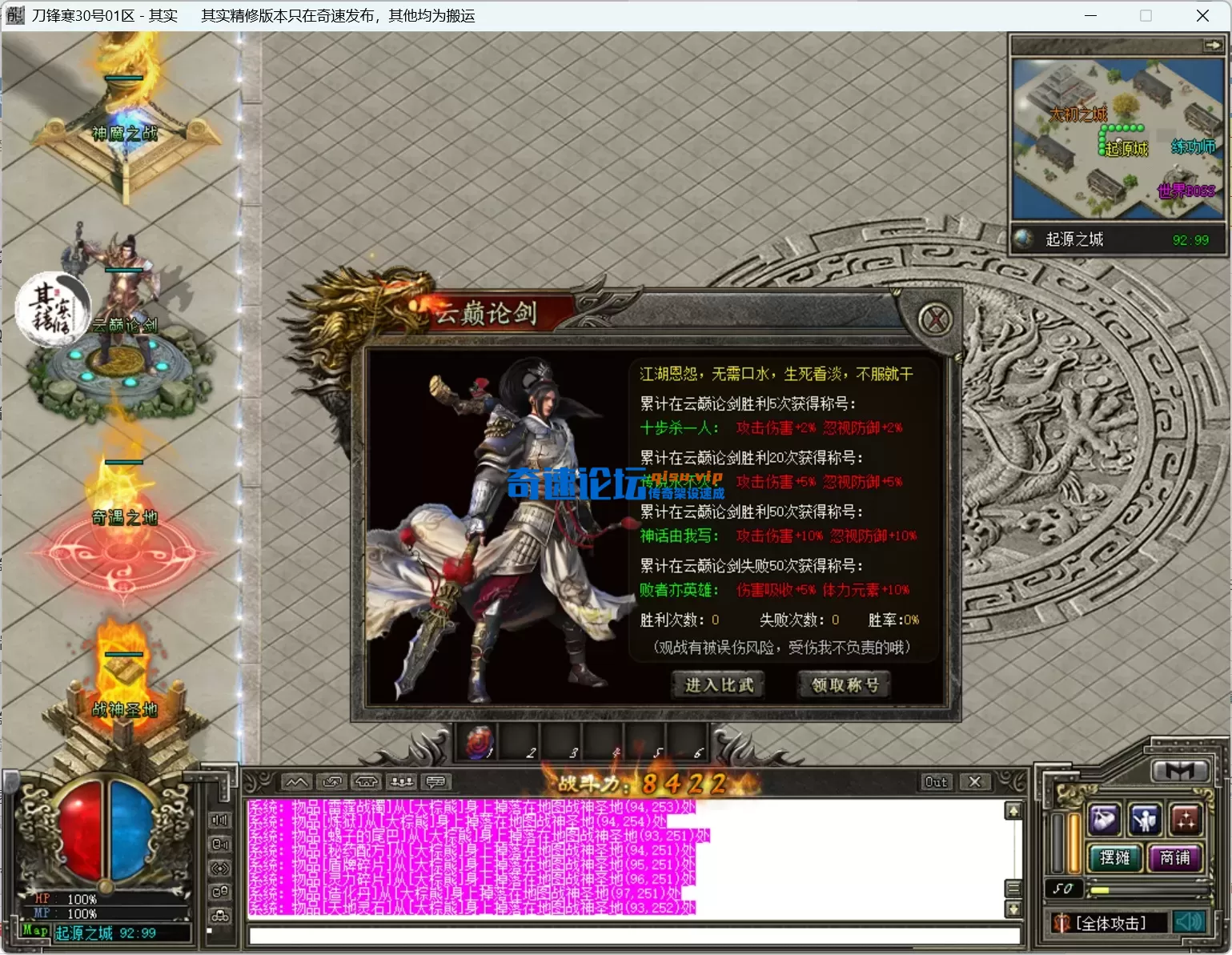Viewport: 1232px width, 955px height.
Task: Click the 进入比武 button in the dialog
Action: coord(718,685)
